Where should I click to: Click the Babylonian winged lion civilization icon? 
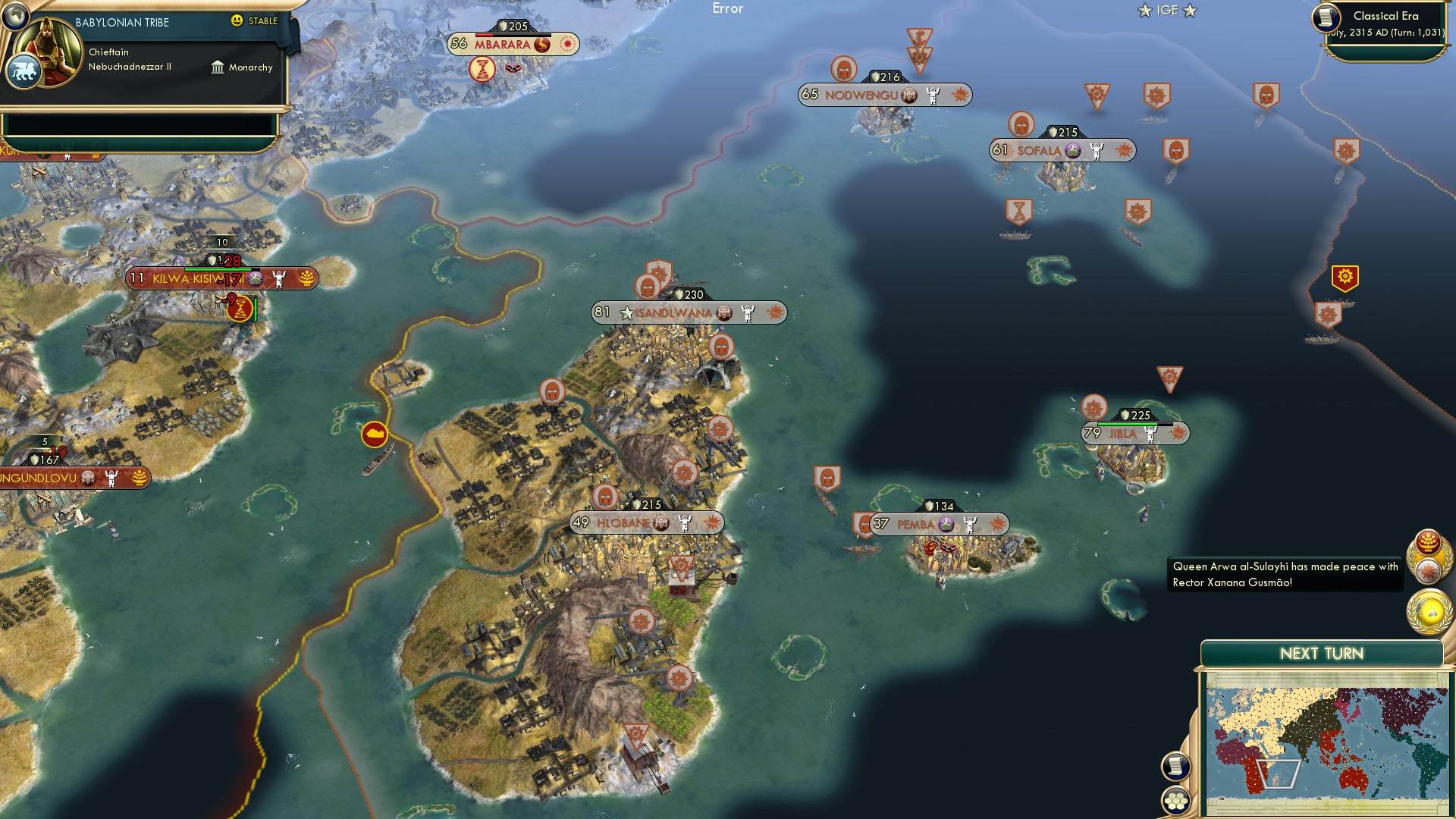coord(25,68)
